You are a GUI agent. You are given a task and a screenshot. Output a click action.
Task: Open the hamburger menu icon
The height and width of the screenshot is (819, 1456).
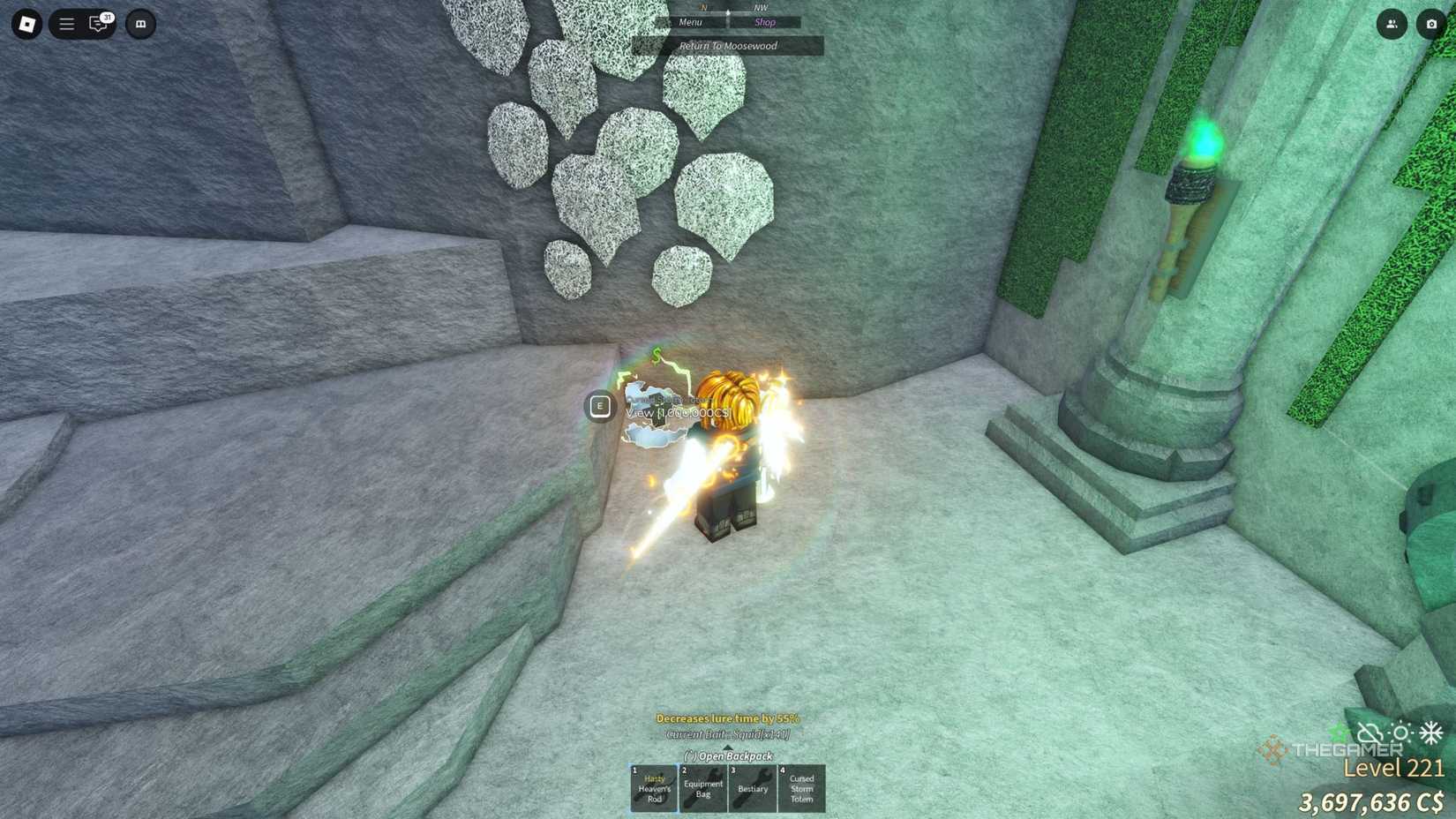point(65,24)
